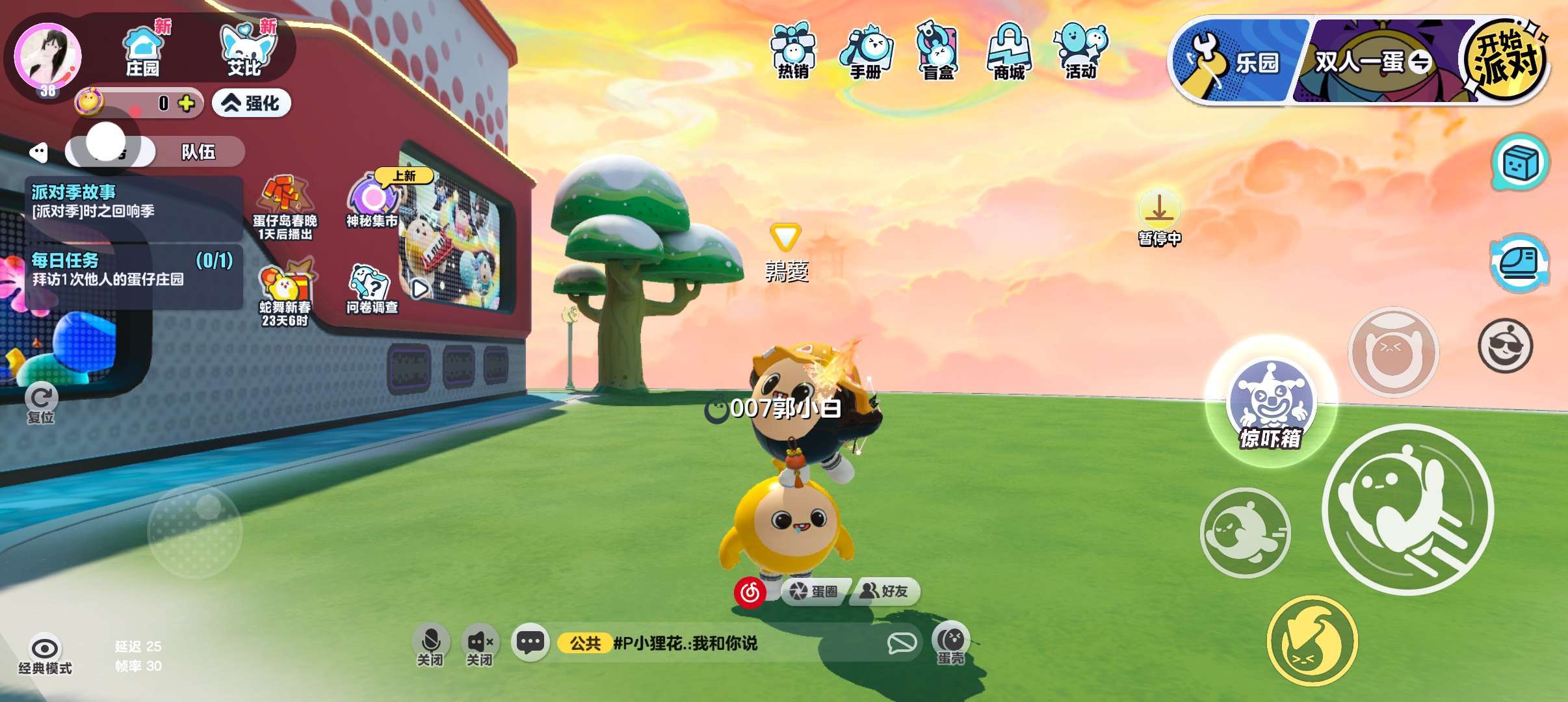Open the 盲盒 blind box menu
This screenshot has height=702, width=1568.
[938, 51]
